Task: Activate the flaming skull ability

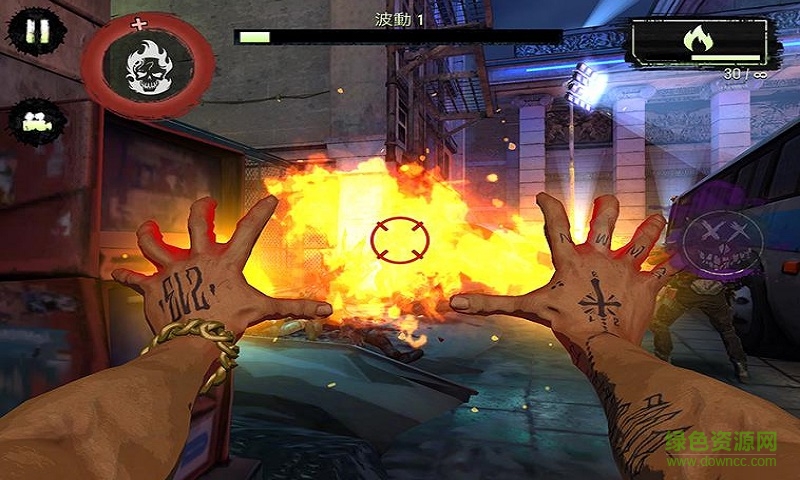Action: pyautogui.click(x=148, y=66)
